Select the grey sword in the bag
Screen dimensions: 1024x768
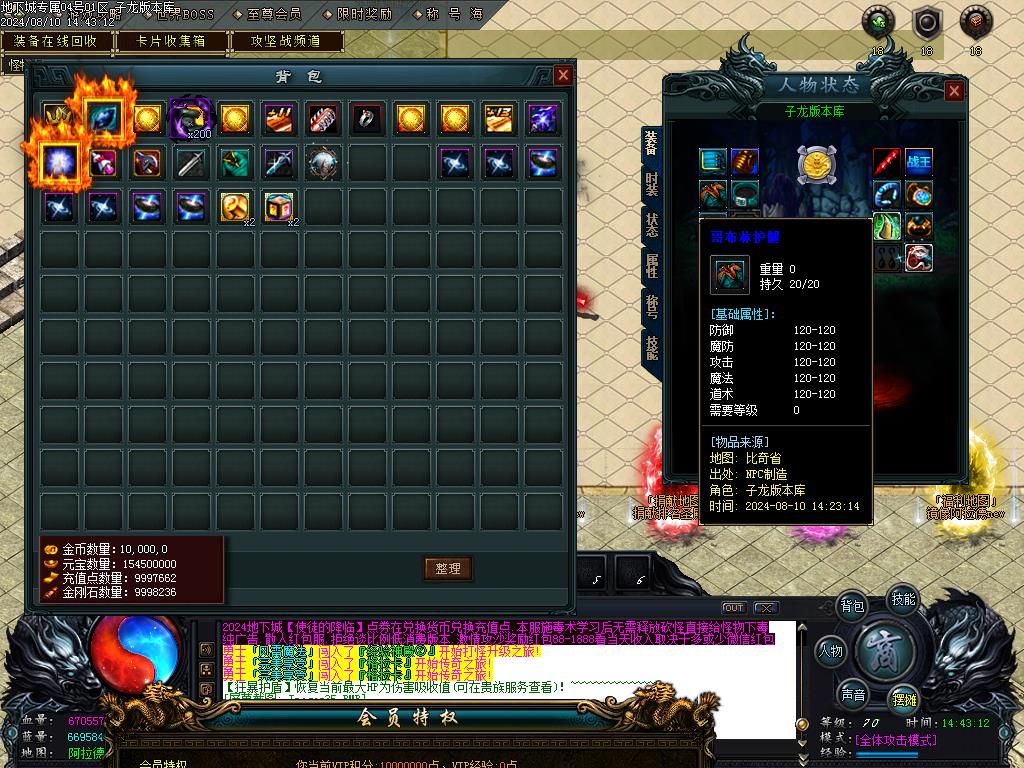click(x=190, y=163)
